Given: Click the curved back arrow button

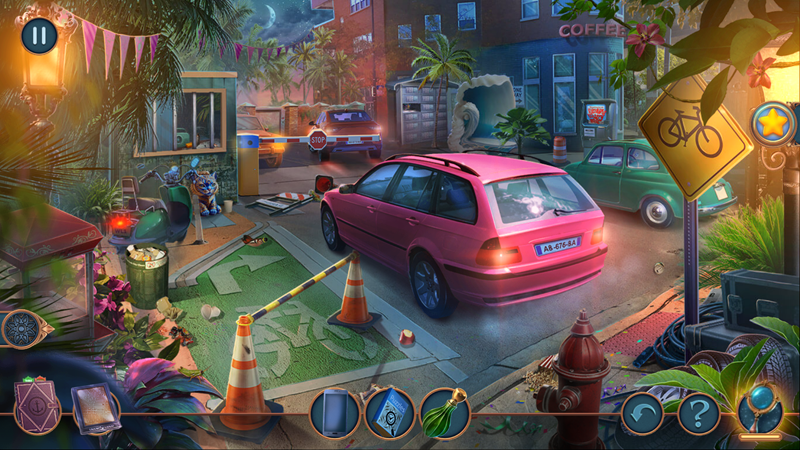Looking at the screenshot, I should 642,412.
